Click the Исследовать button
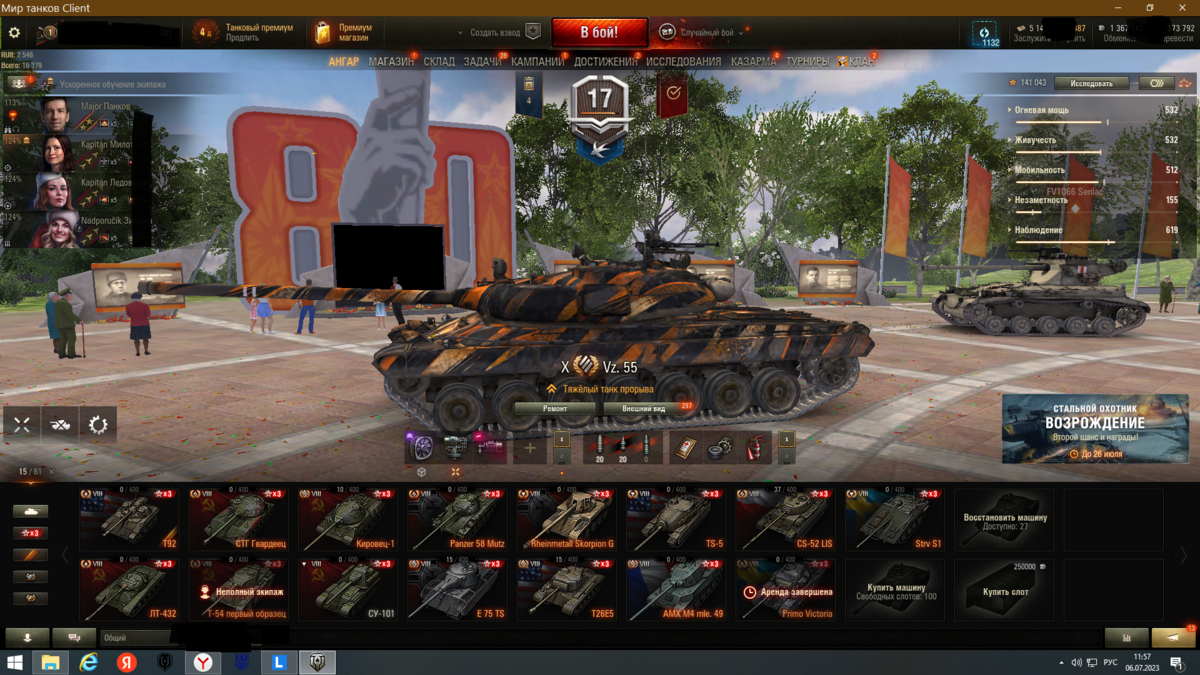 [1091, 83]
